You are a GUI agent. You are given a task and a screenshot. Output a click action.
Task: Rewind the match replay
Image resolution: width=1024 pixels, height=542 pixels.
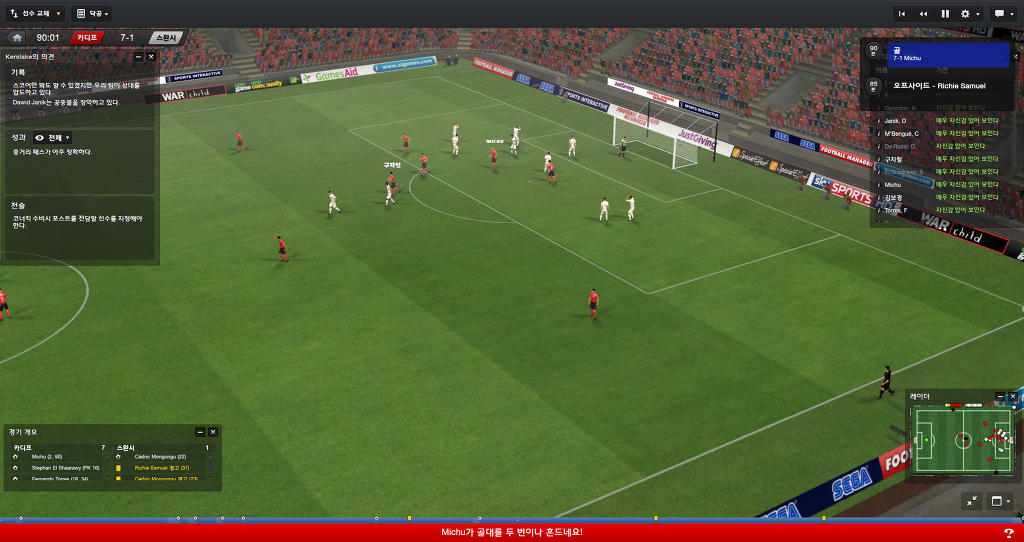[x=923, y=14]
